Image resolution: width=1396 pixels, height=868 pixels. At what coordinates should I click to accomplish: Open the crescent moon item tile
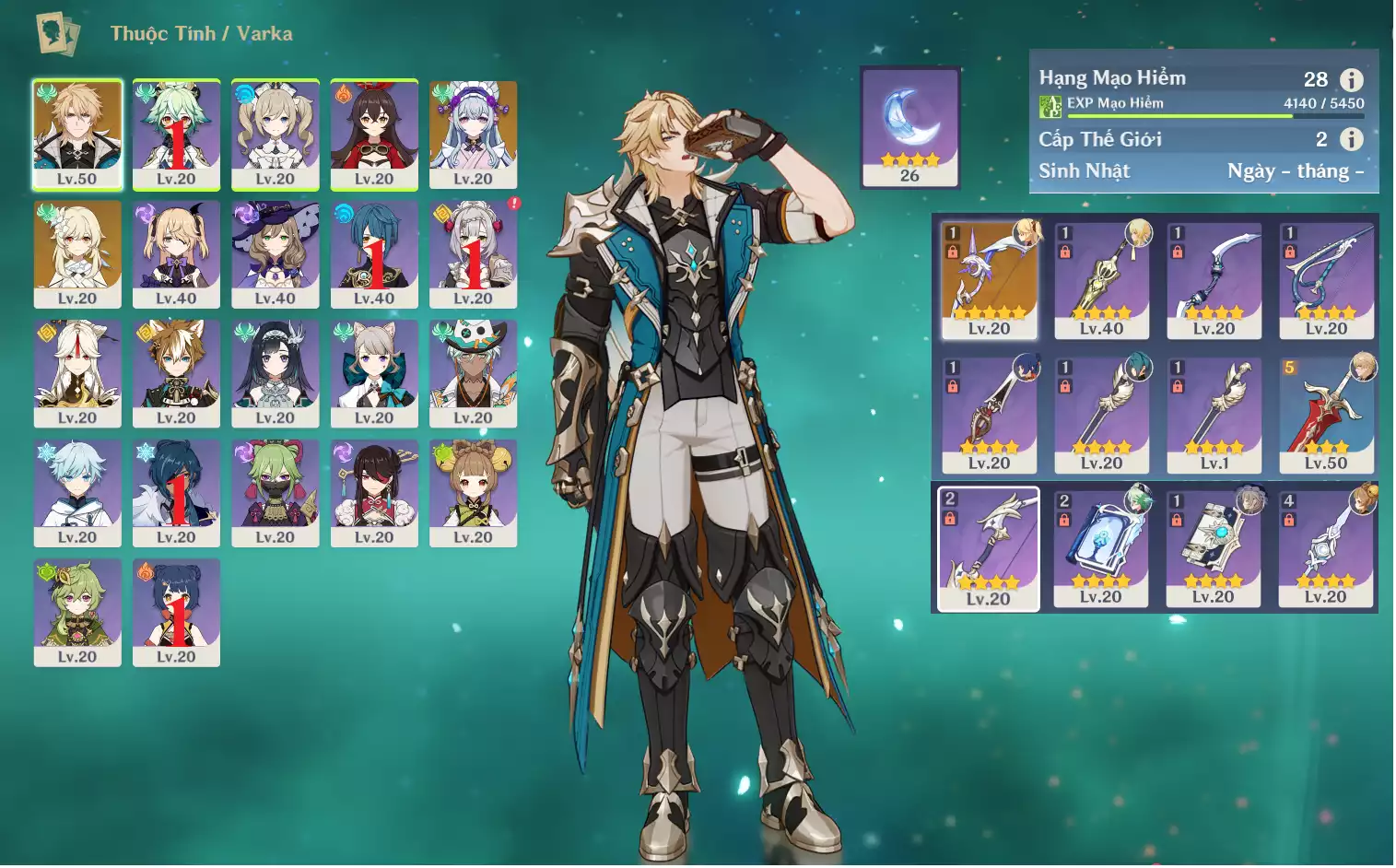click(x=909, y=126)
